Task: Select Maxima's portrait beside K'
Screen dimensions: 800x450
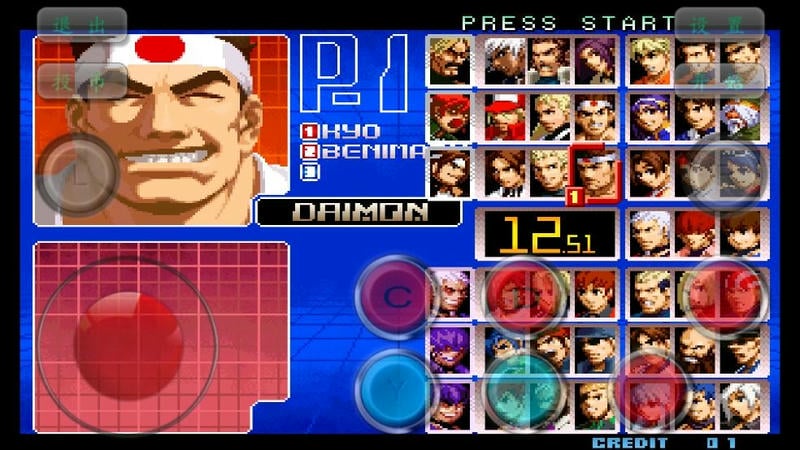Action: tap(549, 62)
